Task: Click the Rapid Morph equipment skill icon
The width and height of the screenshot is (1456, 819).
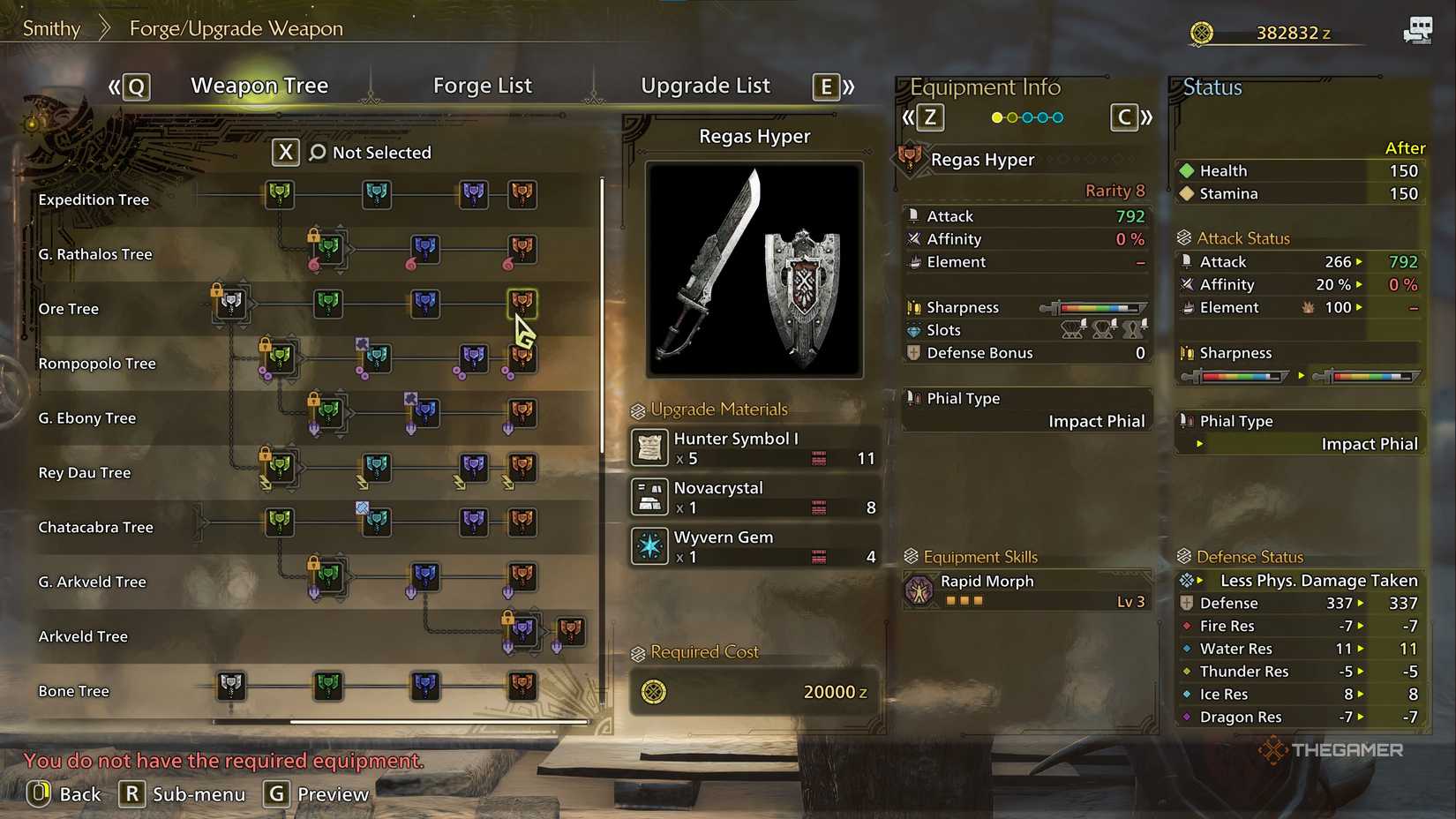Action: tap(920, 590)
